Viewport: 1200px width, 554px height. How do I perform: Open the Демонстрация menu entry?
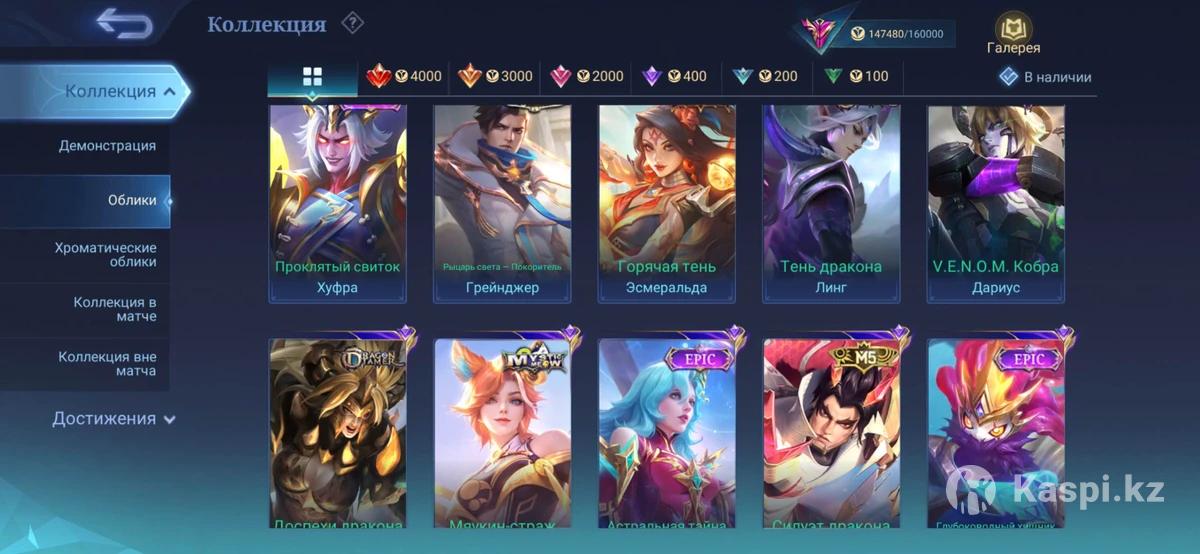[107, 146]
